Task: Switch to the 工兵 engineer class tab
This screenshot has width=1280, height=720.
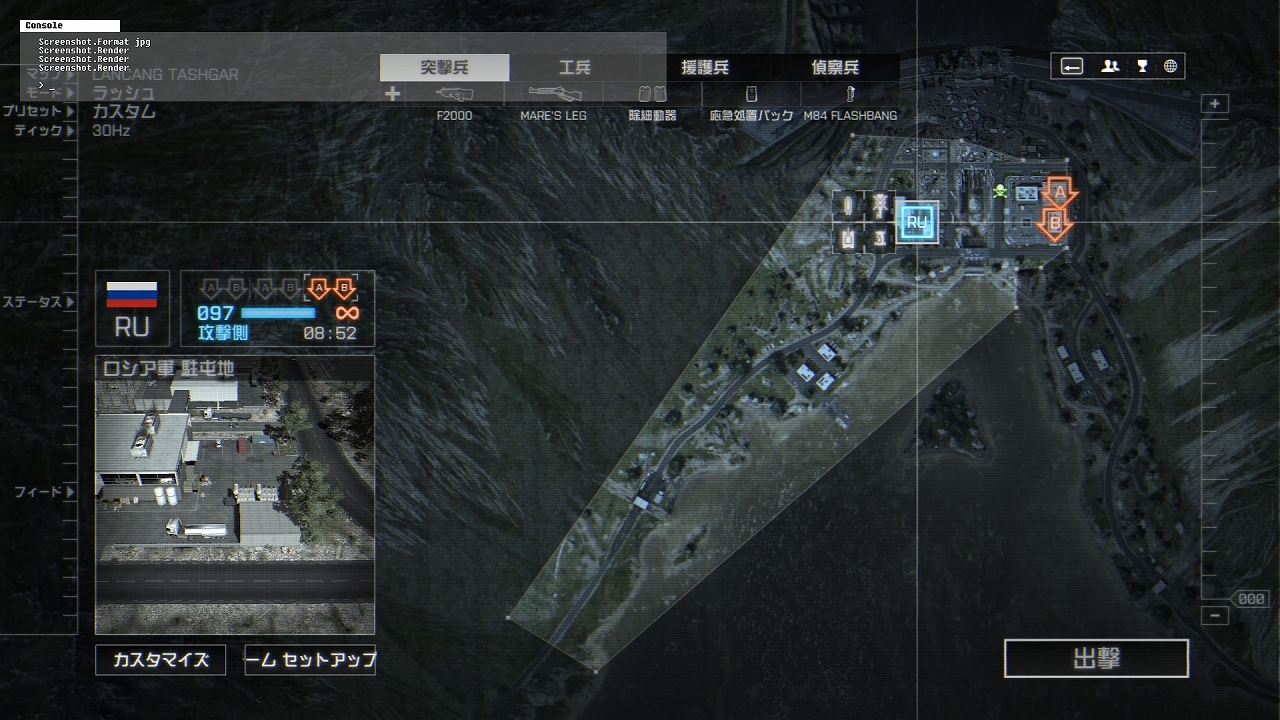Action: (574, 68)
